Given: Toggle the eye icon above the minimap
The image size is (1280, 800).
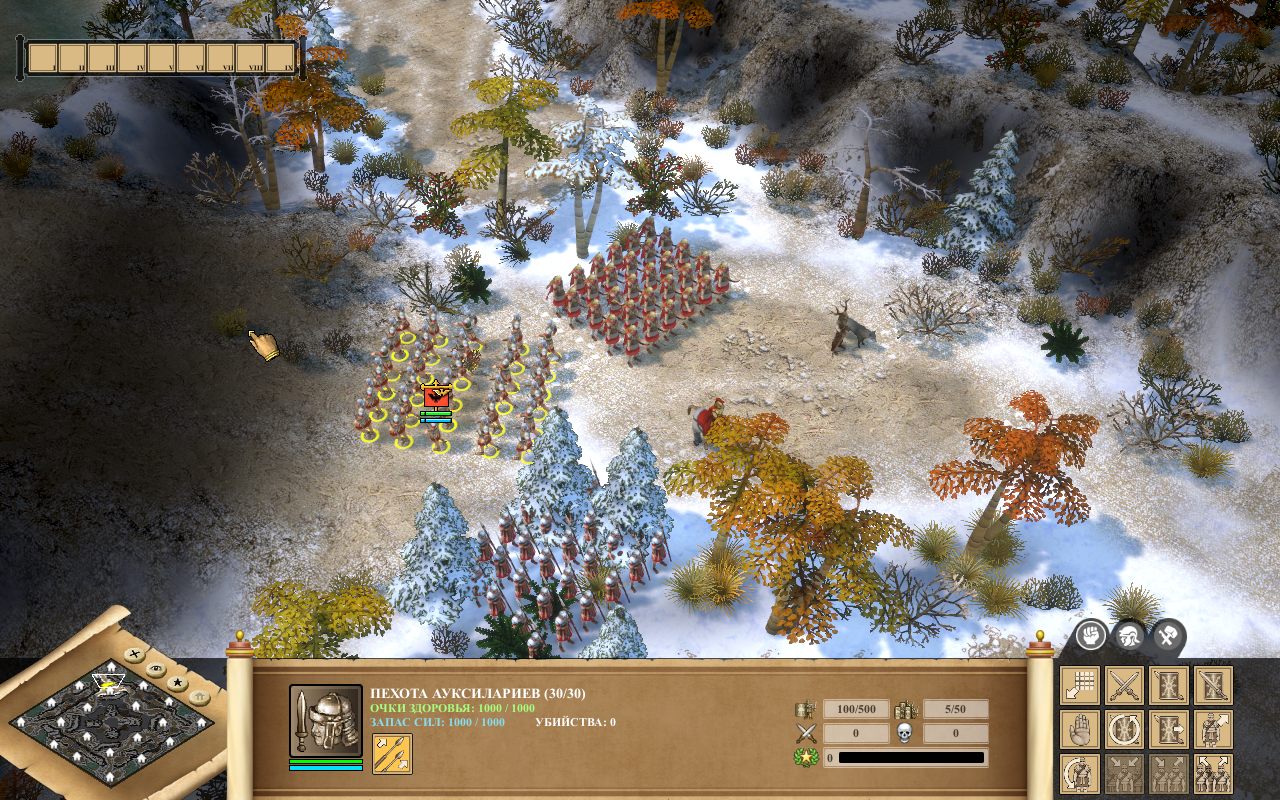Looking at the screenshot, I should click(156, 669).
